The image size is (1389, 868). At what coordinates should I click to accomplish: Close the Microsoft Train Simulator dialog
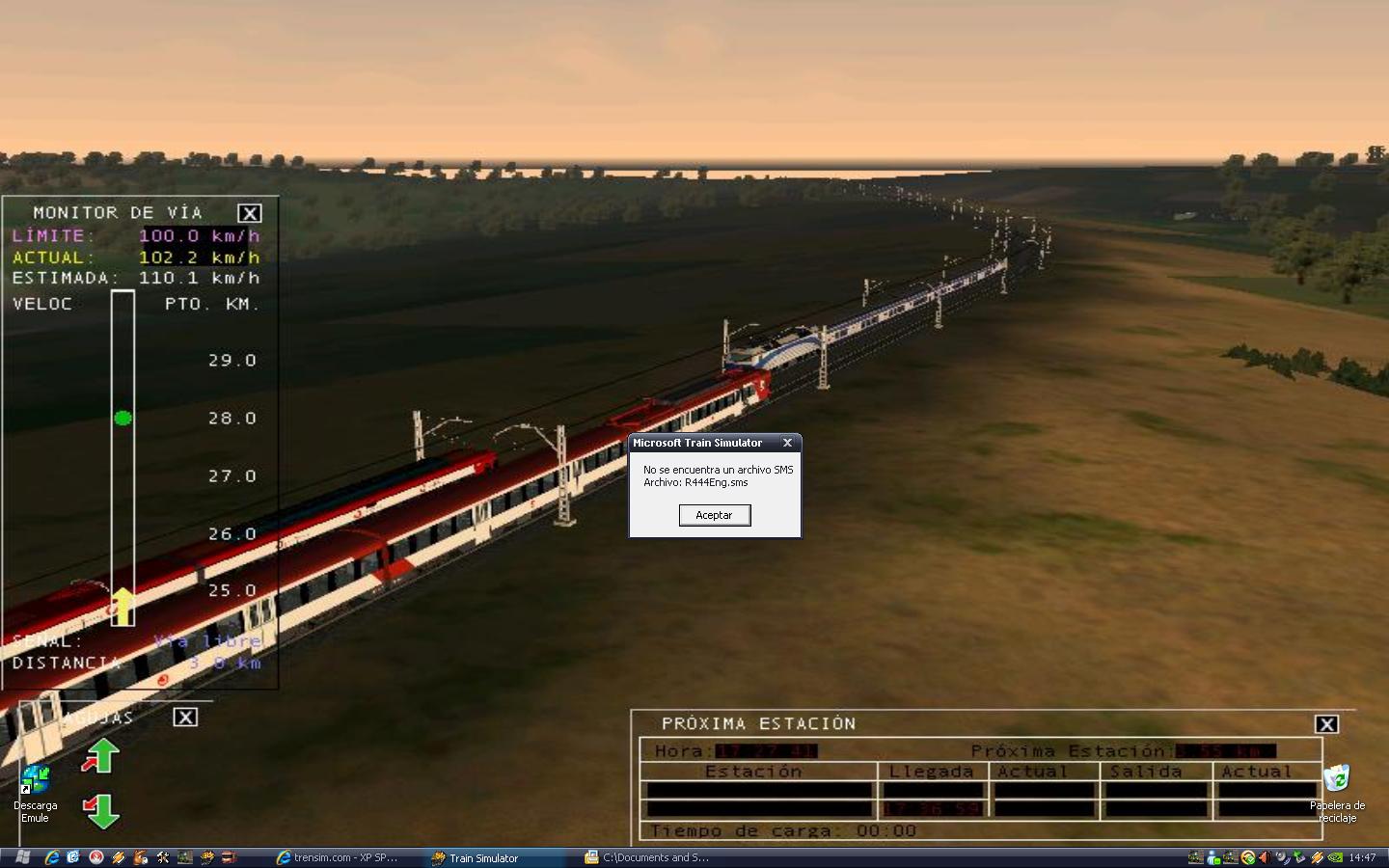tap(787, 443)
